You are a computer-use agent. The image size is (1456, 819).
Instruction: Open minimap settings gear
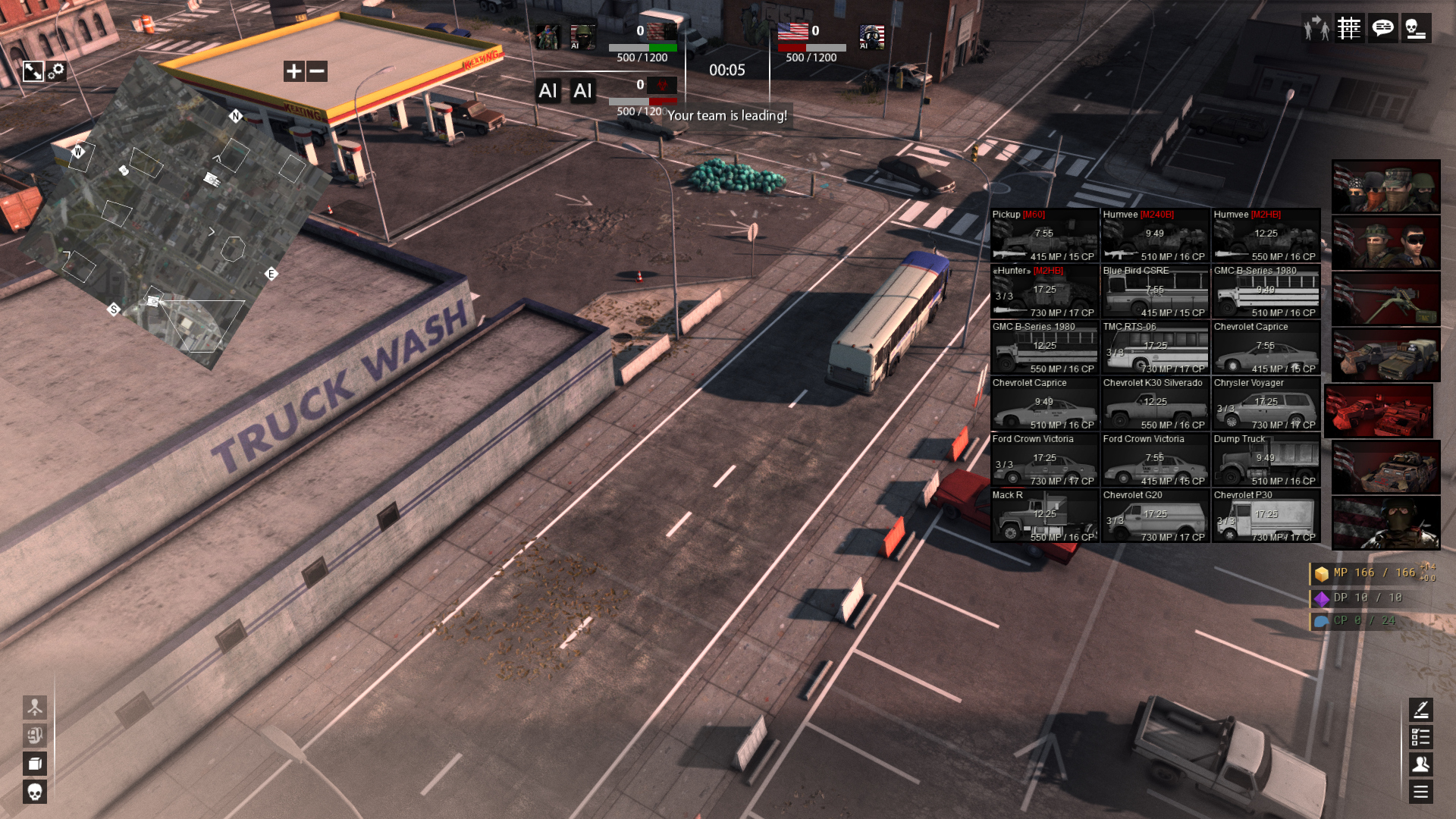click(x=56, y=71)
